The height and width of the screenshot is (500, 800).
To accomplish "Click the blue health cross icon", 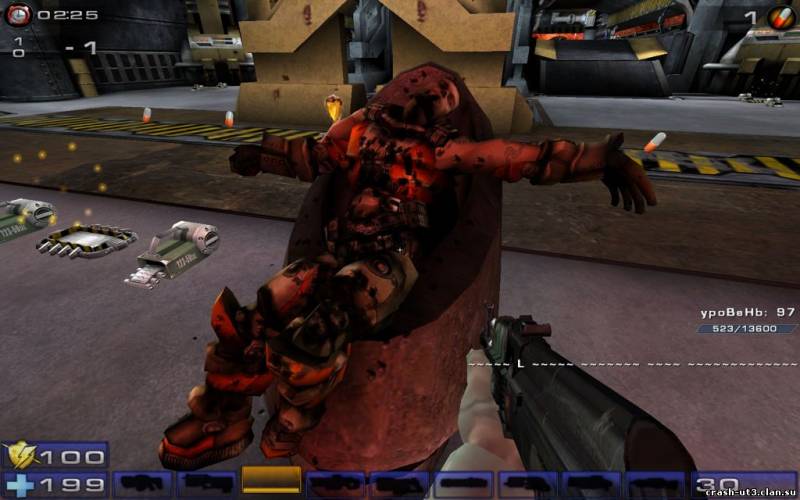I will coord(20,485).
